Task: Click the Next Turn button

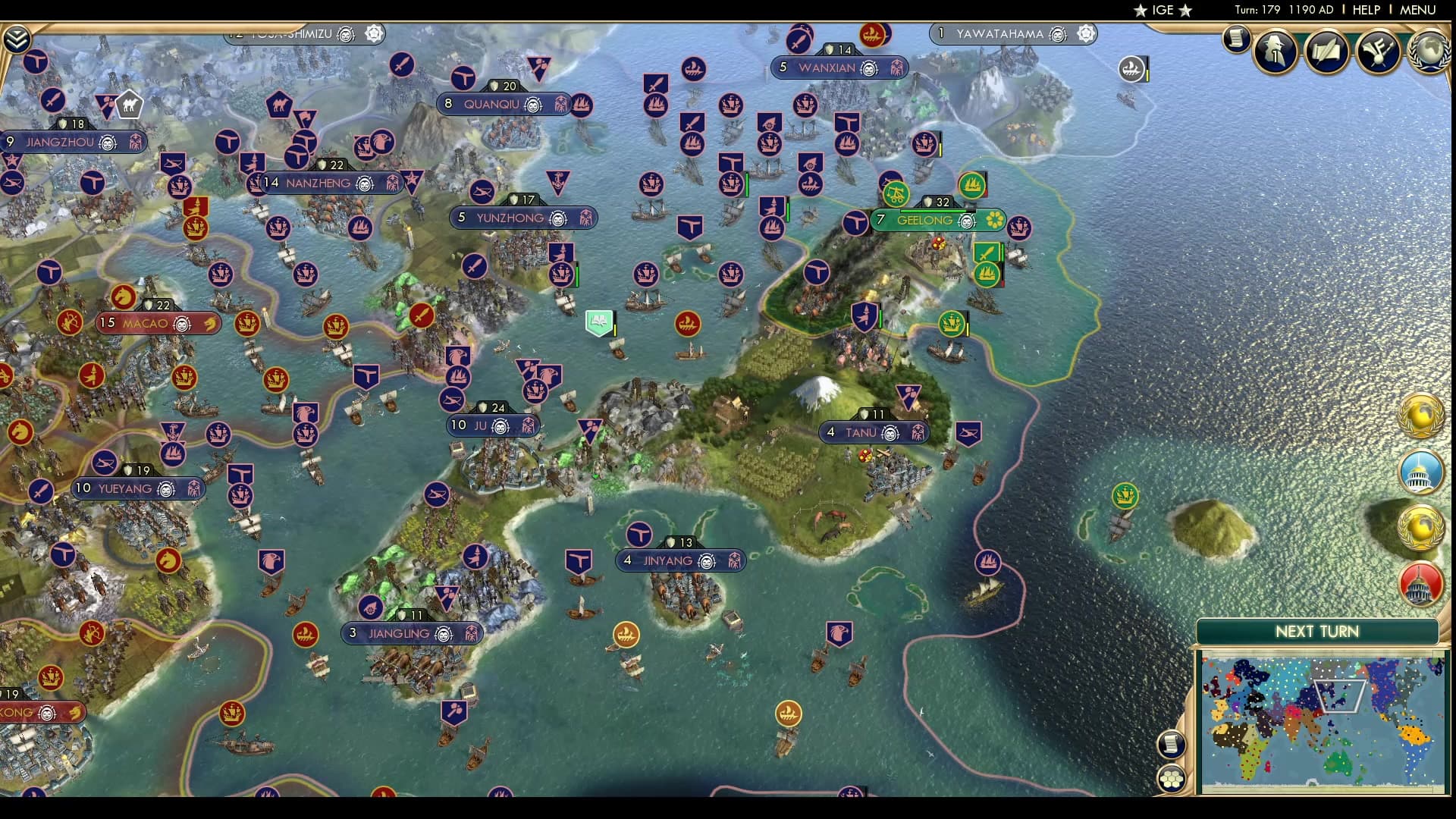Action: coord(1316,632)
